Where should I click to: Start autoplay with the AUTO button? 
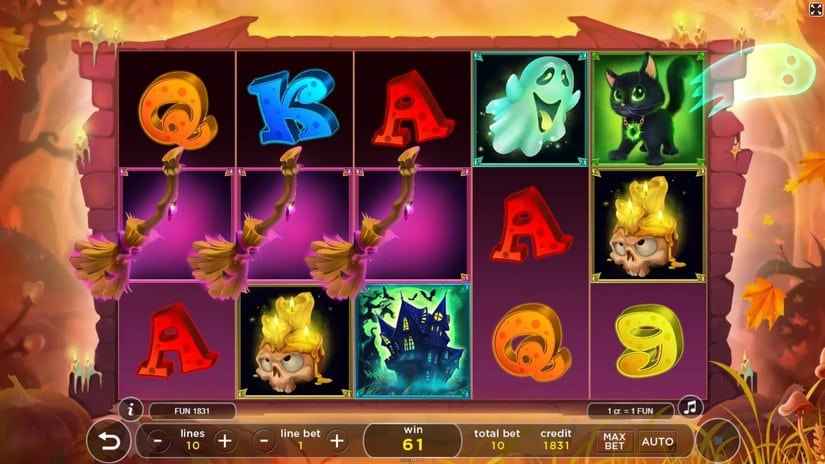click(x=657, y=441)
